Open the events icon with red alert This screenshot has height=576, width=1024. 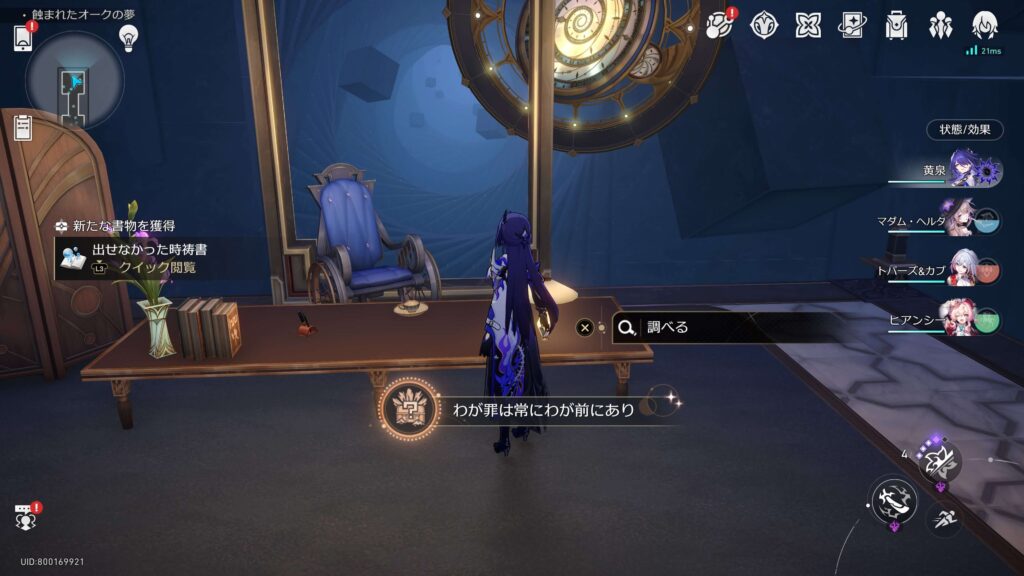click(721, 25)
